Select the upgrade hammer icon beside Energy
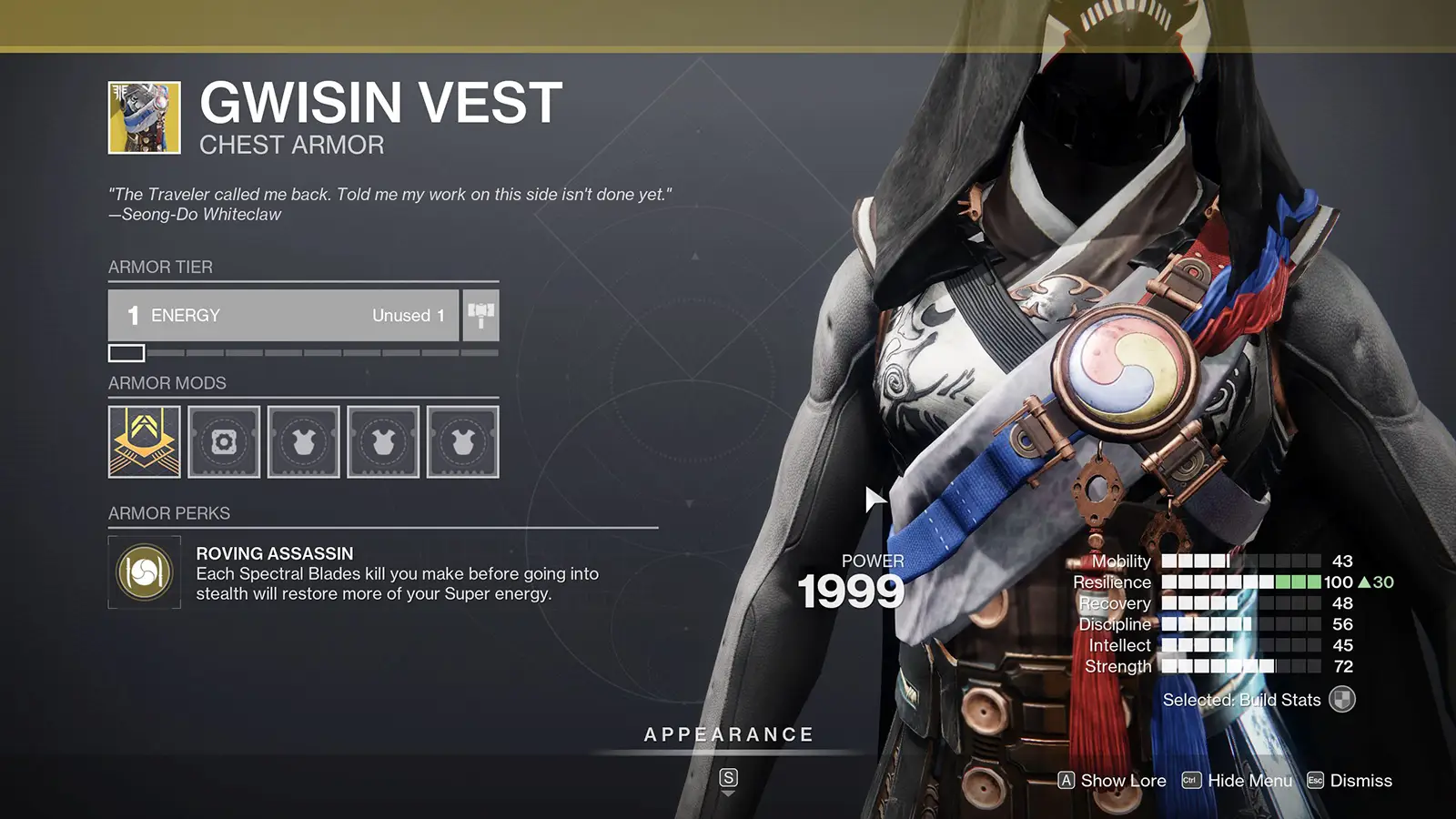Image resolution: width=1456 pixels, height=819 pixels. pyautogui.click(x=480, y=314)
